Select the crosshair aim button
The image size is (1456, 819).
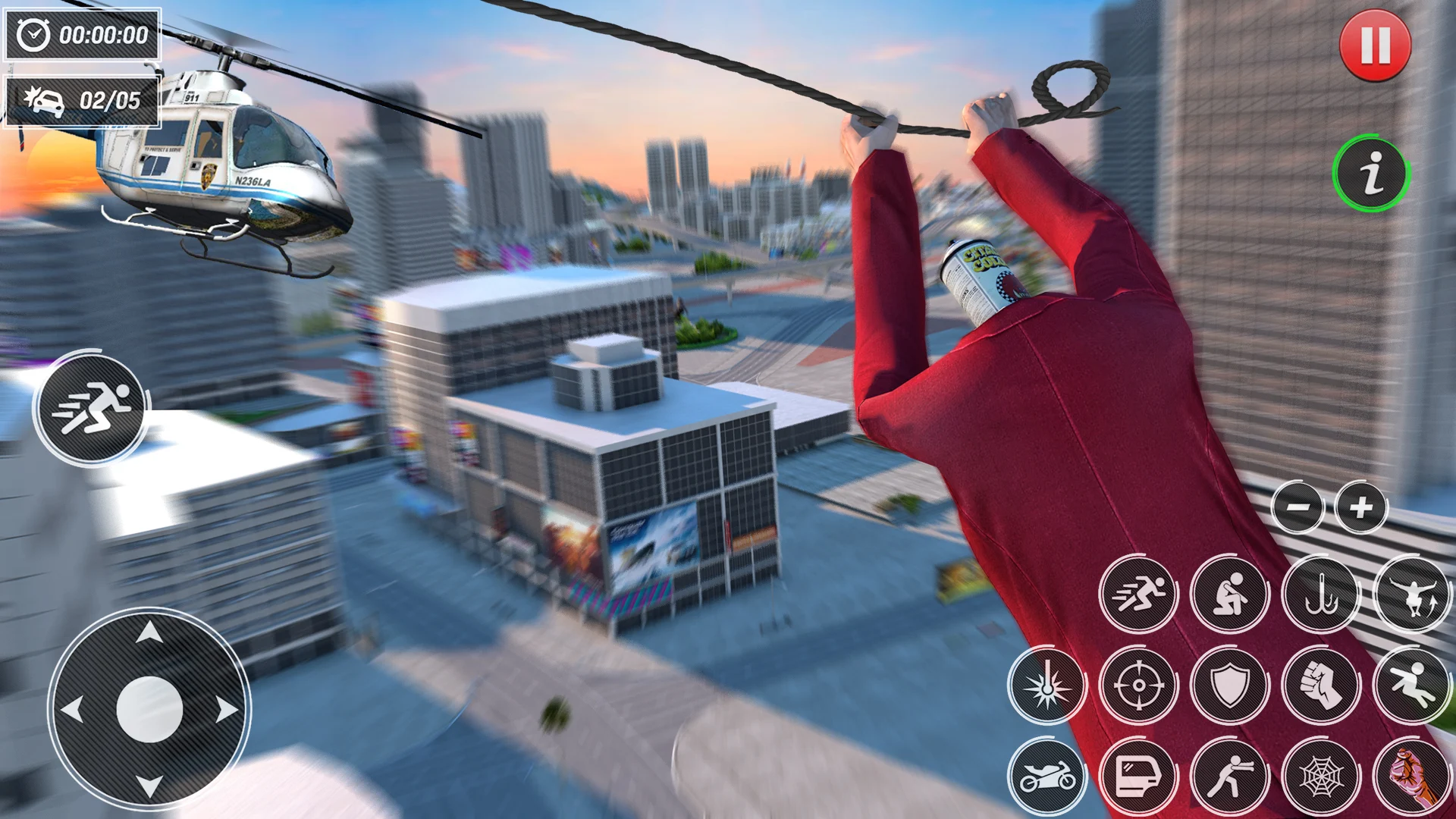point(1138,685)
